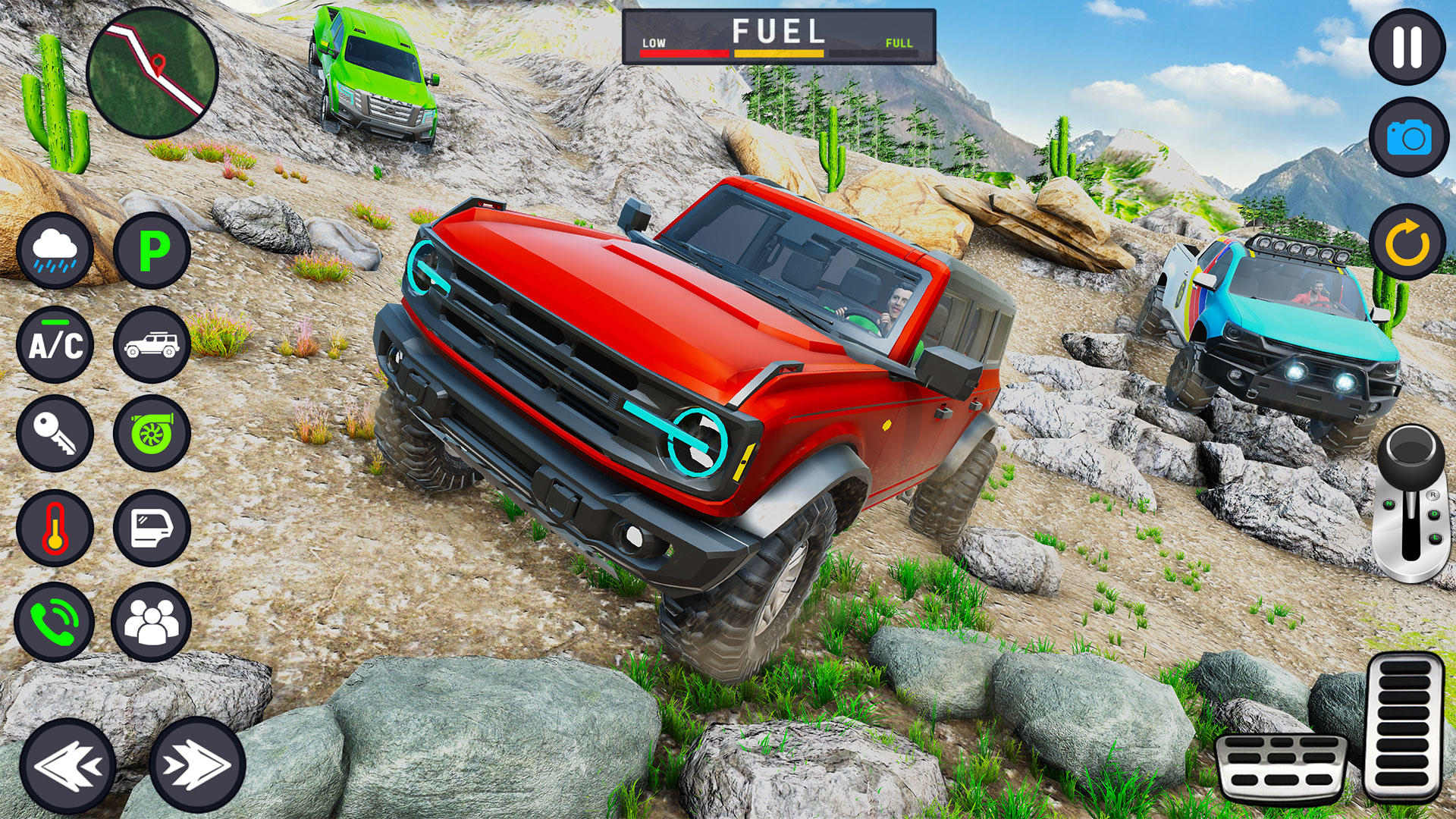1456x819 pixels.
Task: Open the car door icon button
Action: [x=152, y=528]
